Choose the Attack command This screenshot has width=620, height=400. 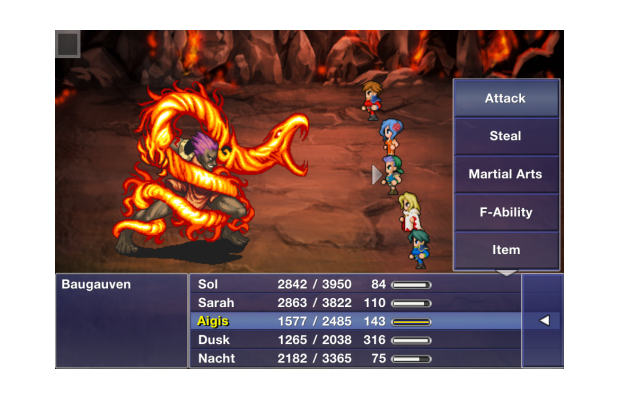pos(505,98)
